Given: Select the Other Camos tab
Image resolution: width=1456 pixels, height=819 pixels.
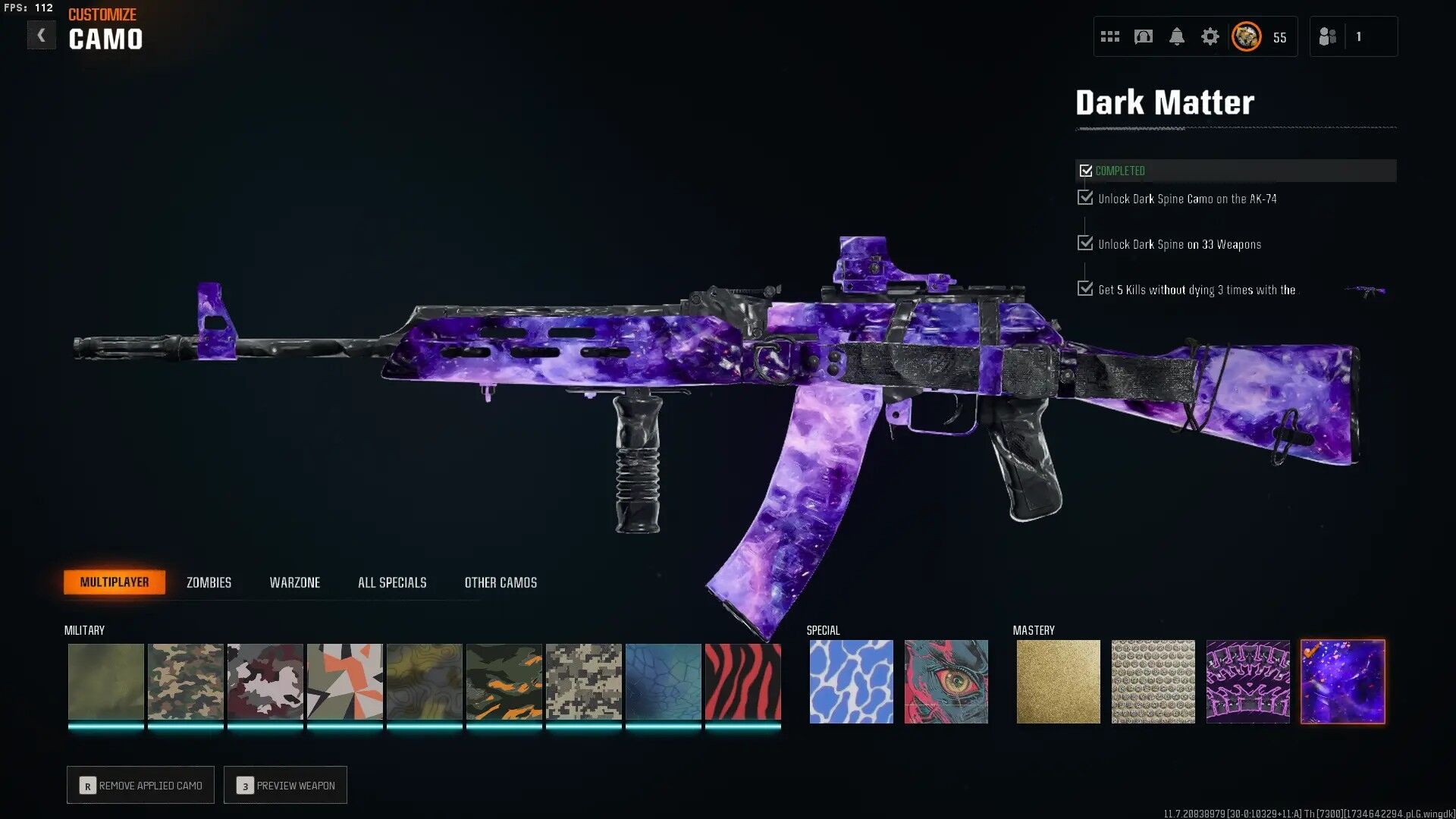Looking at the screenshot, I should [500, 582].
